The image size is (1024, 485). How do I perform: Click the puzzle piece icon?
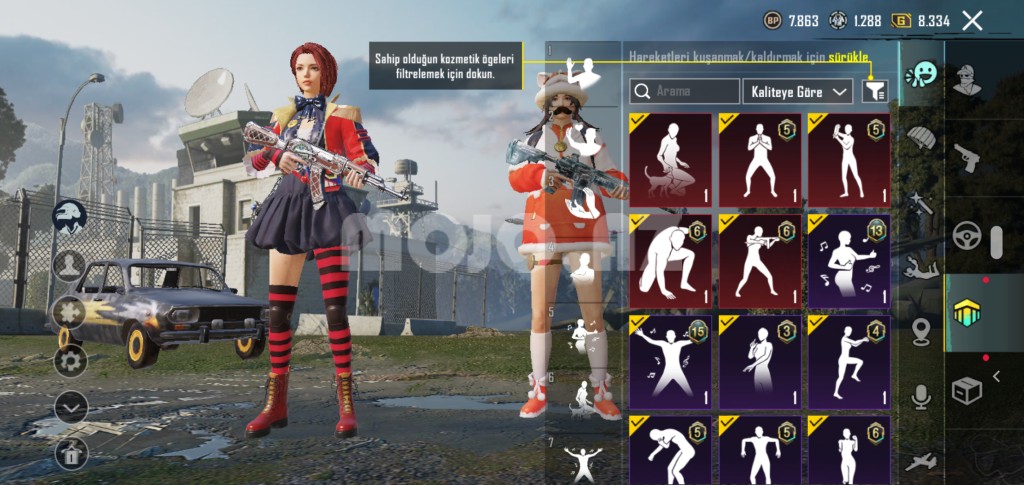70,311
